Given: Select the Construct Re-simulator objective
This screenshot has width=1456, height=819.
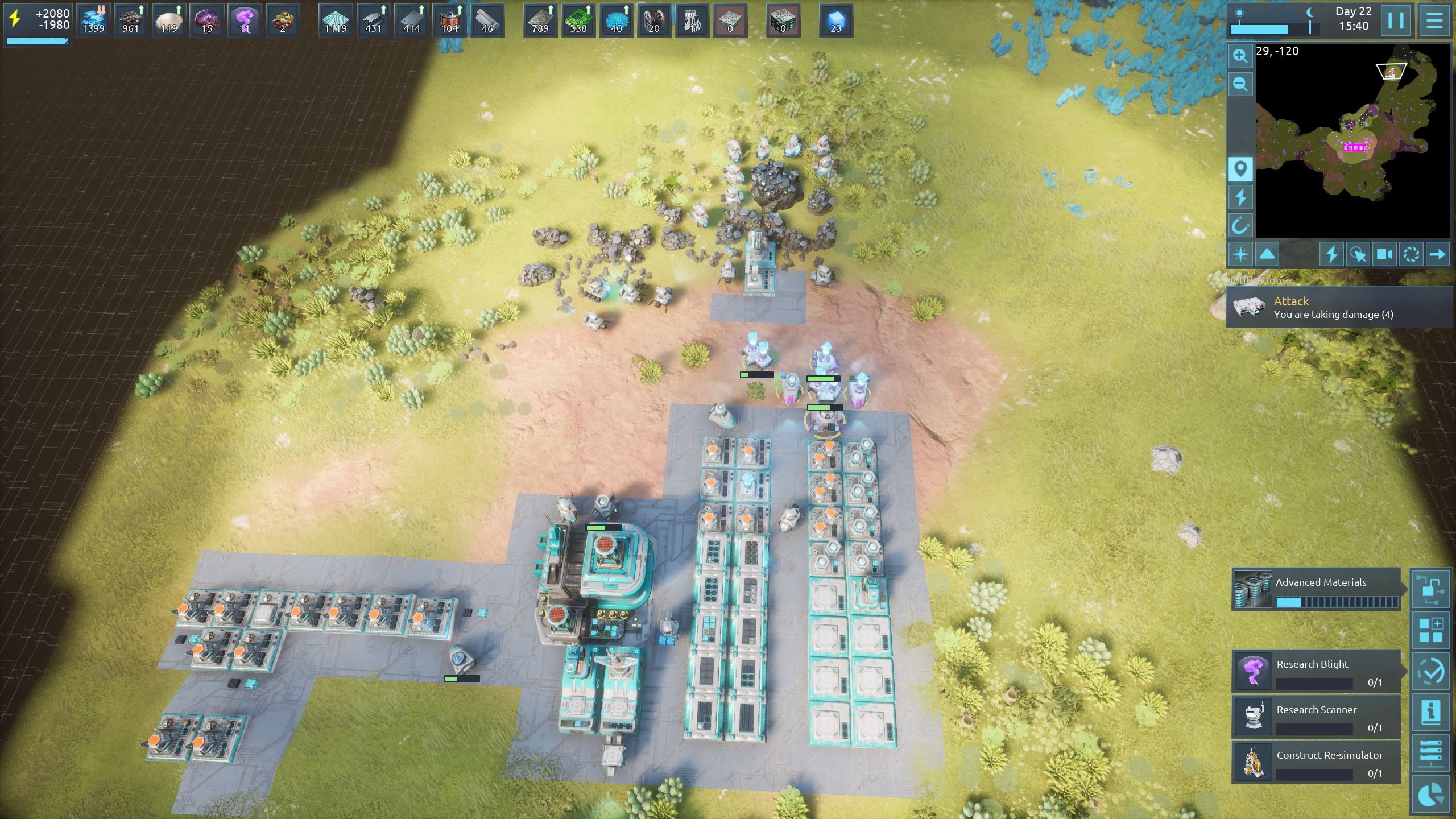Looking at the screenshot, I should coord(1317,763).
